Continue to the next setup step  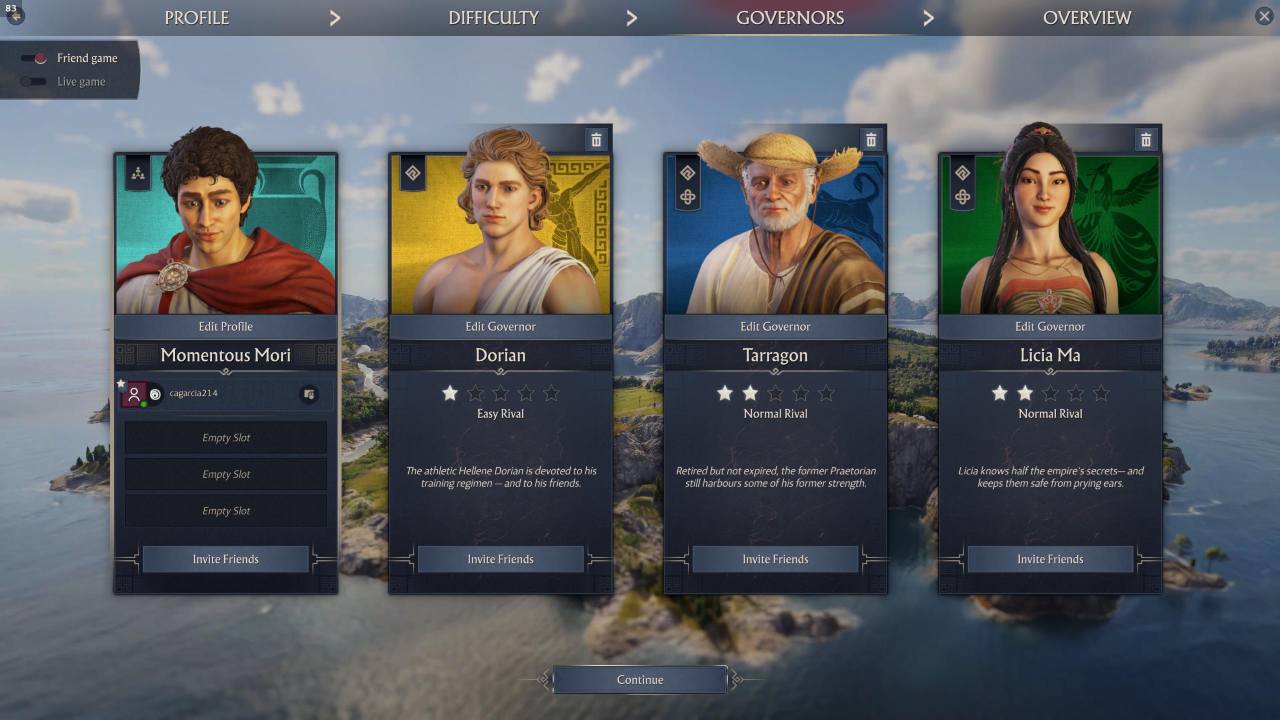click(x=640, y=680)
